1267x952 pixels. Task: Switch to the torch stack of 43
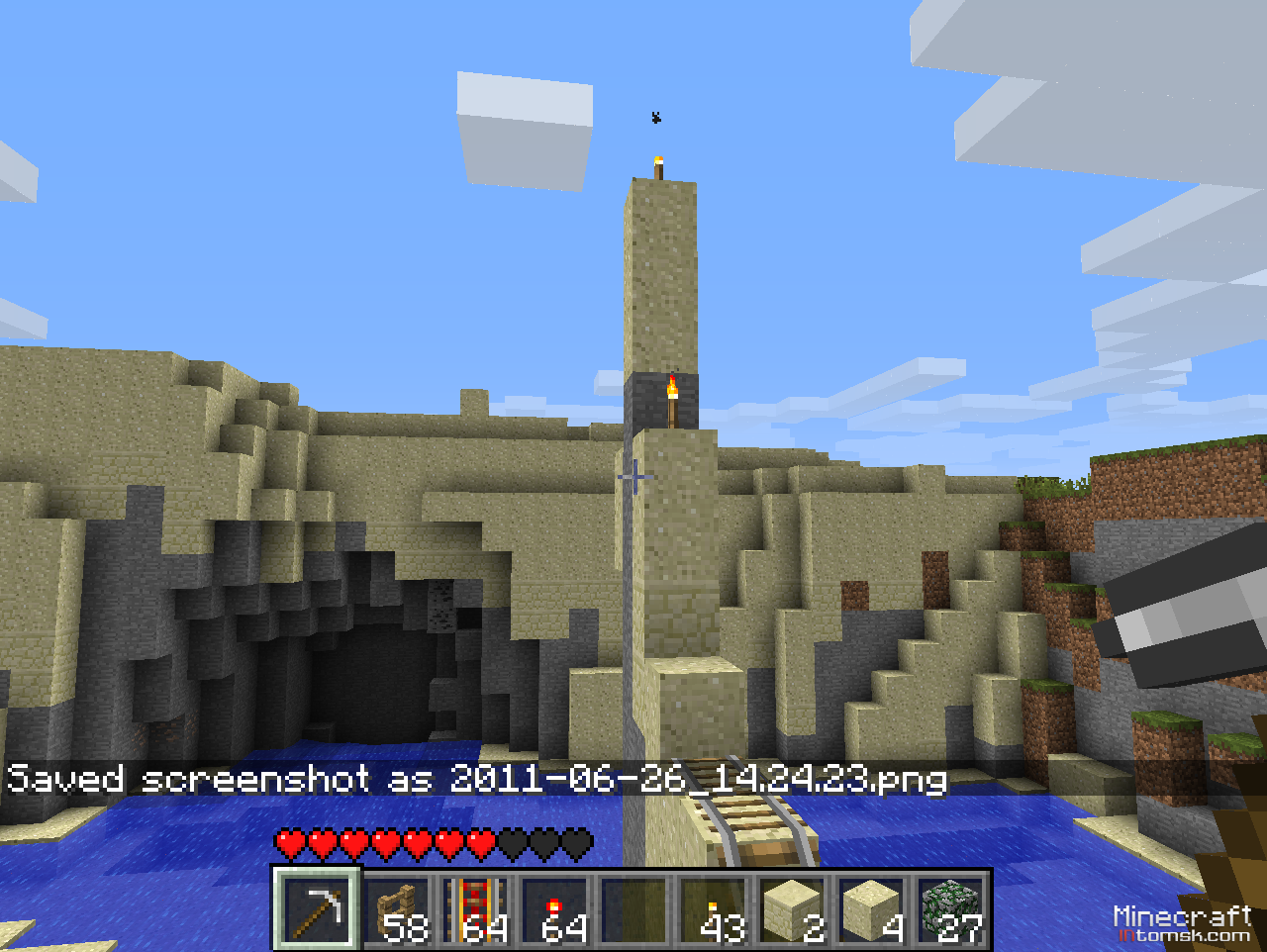714,907
